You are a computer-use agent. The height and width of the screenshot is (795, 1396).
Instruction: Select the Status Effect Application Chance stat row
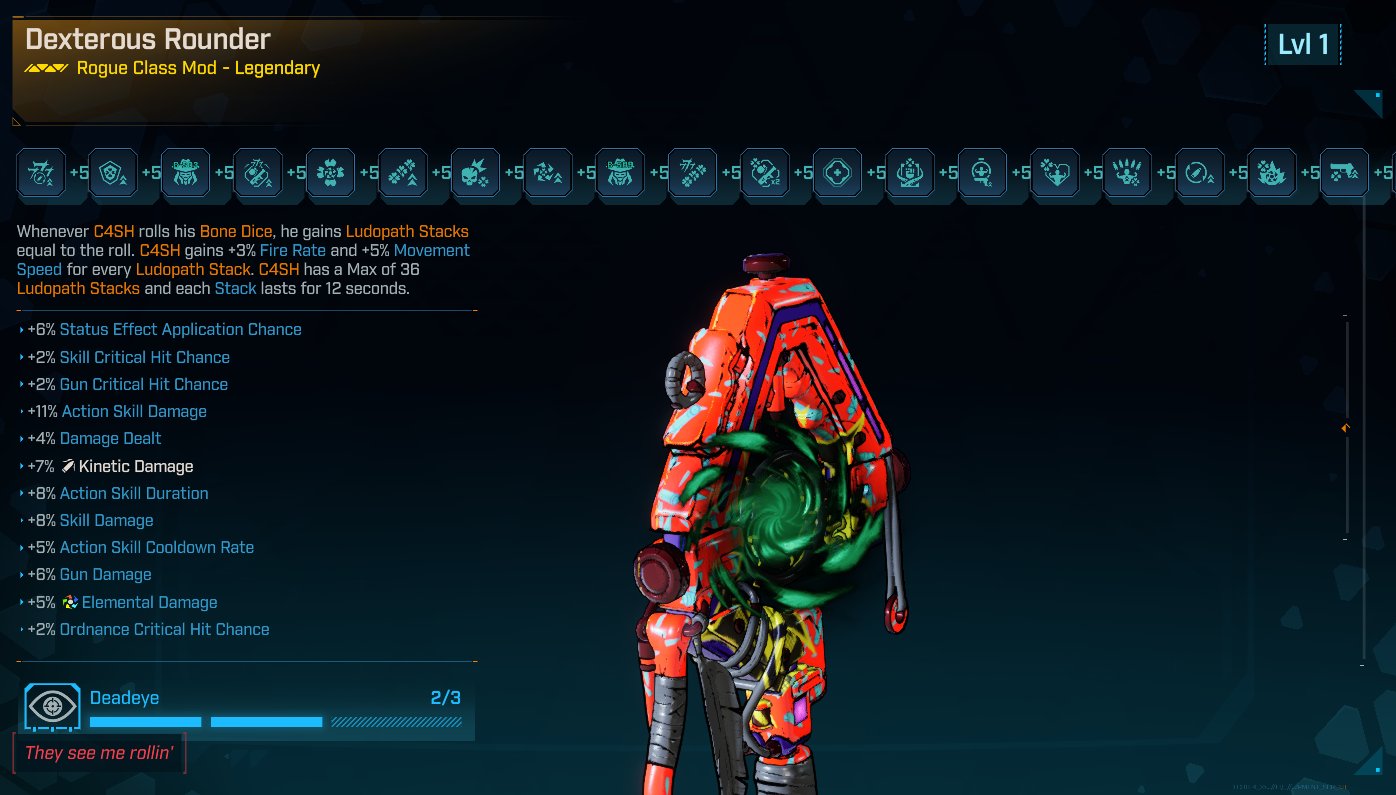pyautogui.click(x=179, y=329)
